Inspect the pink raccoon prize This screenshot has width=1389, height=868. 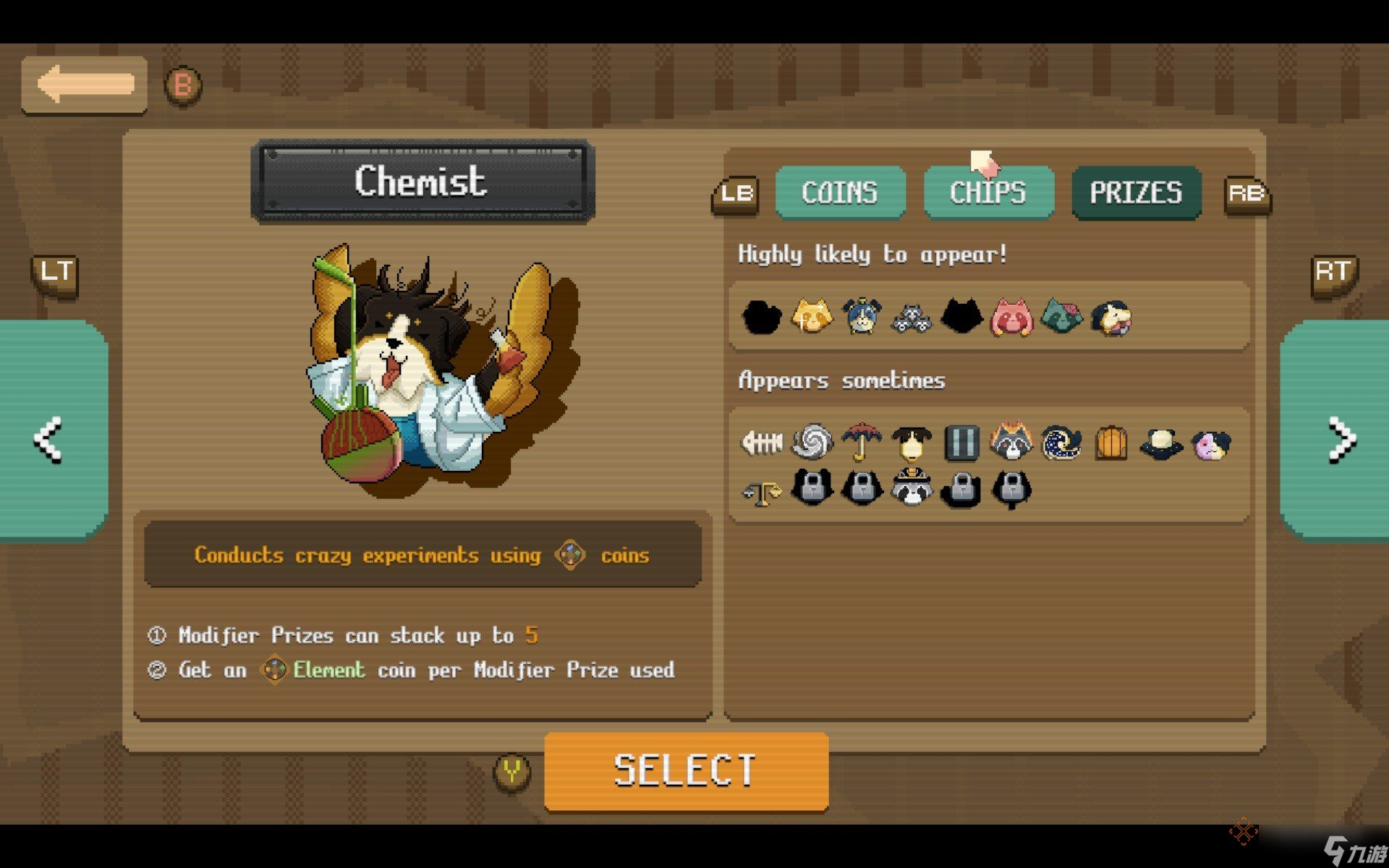(1011, 317)
